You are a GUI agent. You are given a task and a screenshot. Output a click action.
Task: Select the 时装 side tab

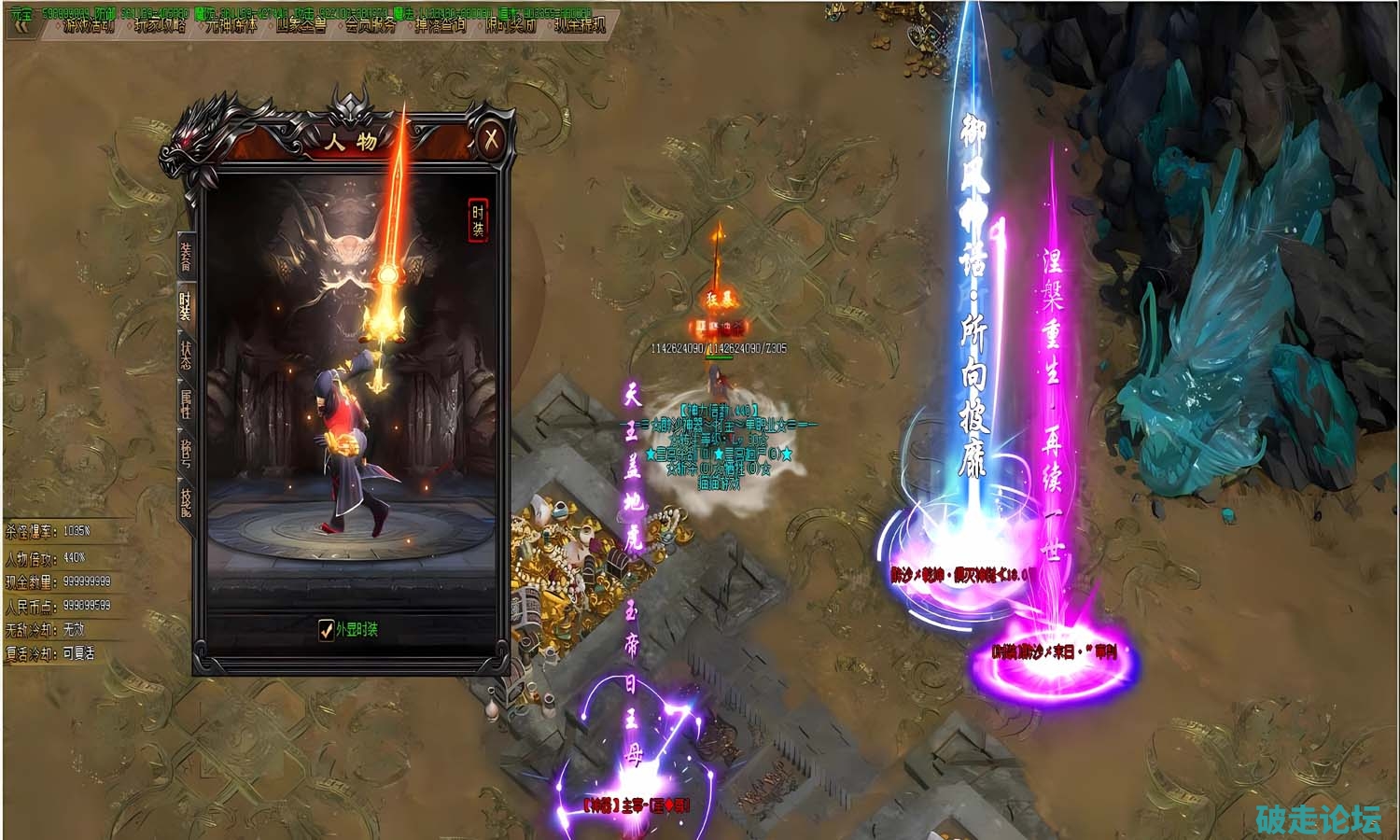tap(186, 304)
